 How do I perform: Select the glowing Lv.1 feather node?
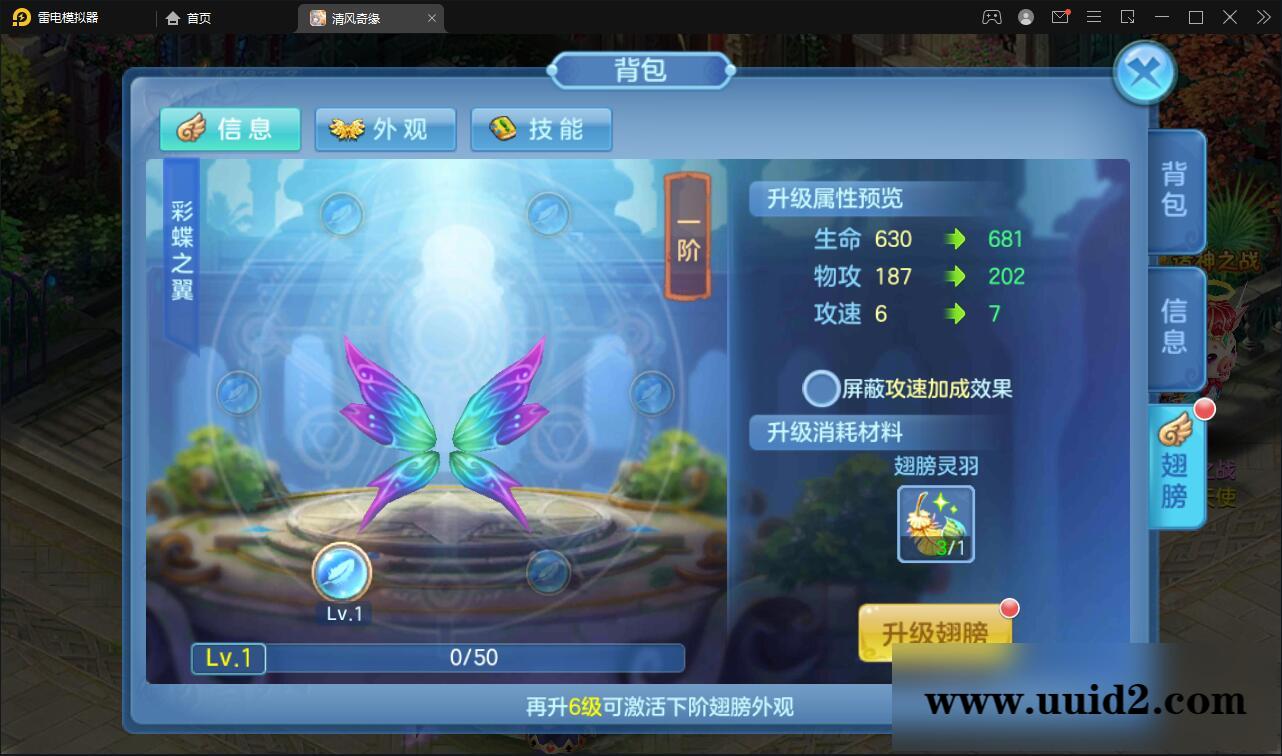[341, 572]
